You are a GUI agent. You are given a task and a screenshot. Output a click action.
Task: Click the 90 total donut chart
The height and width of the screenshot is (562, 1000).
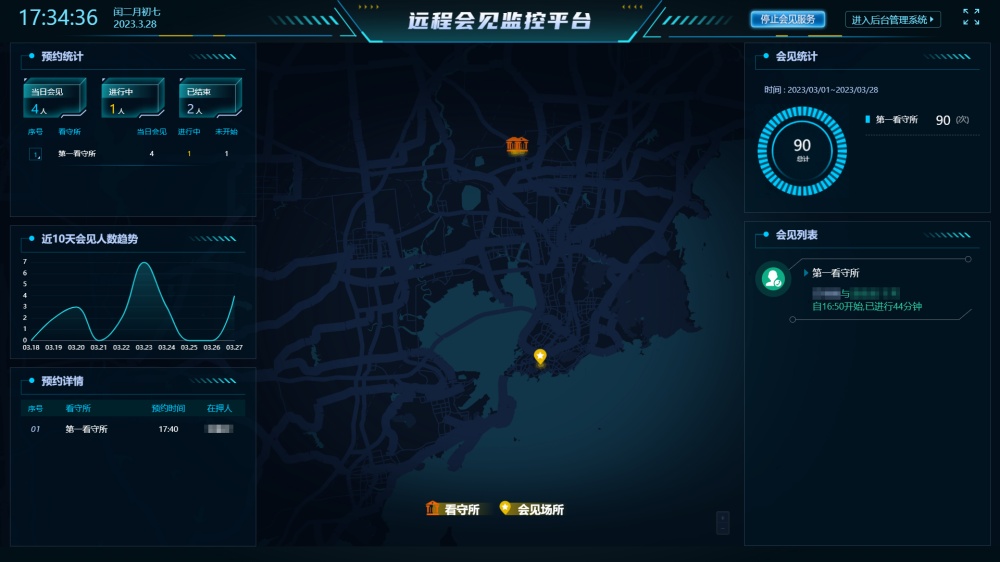pyautogui.click(x=802, y=150)
